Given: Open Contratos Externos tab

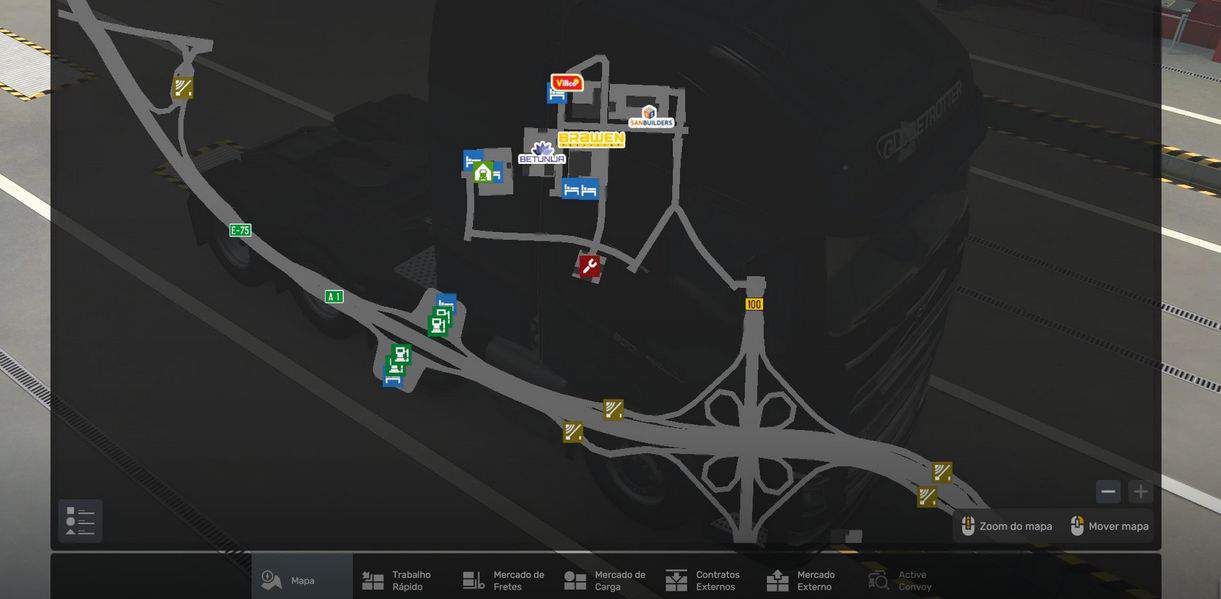Looking at the screenshot, I should (x=704, y=580).
